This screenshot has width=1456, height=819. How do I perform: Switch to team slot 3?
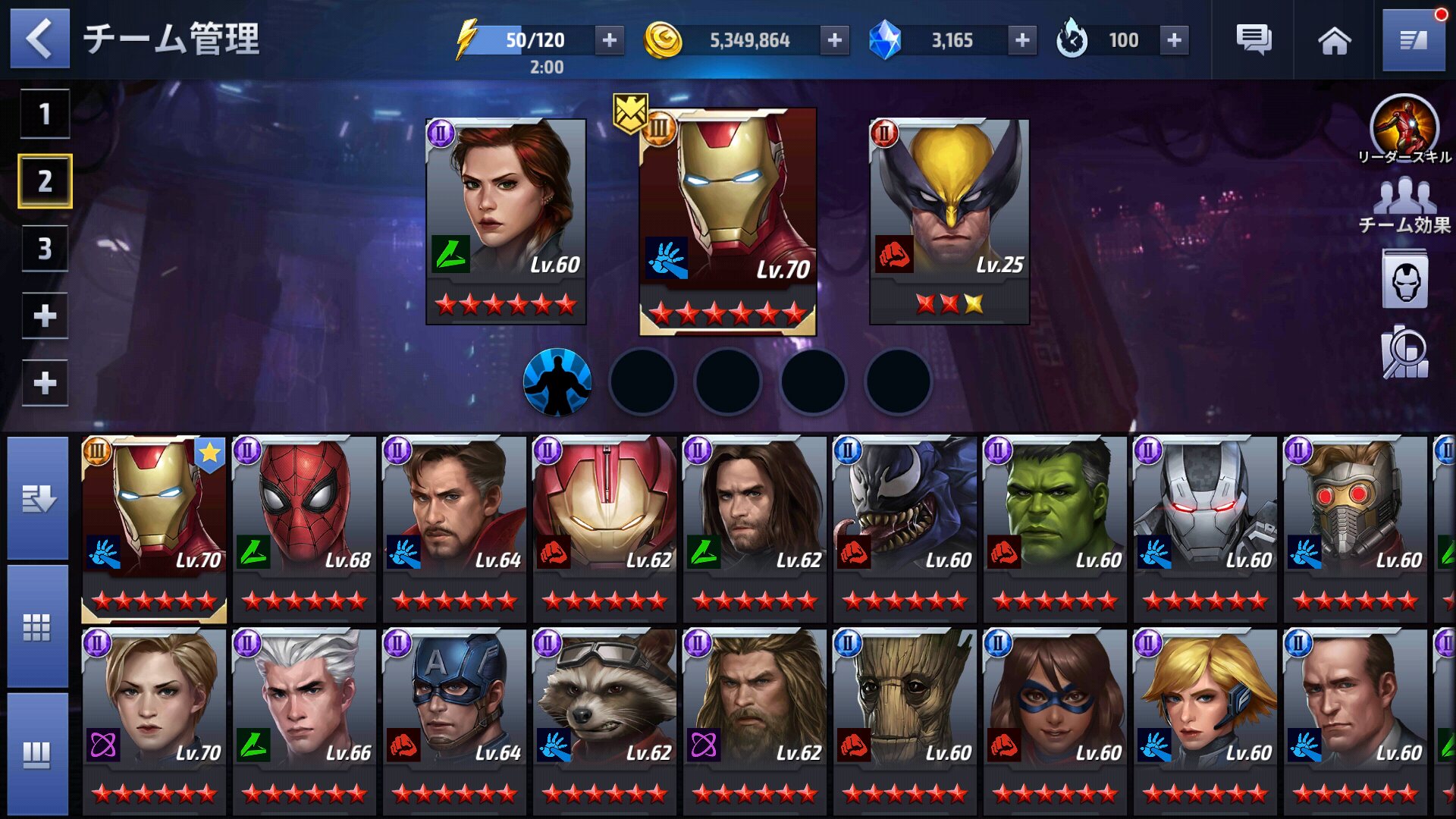pos(45,248)
